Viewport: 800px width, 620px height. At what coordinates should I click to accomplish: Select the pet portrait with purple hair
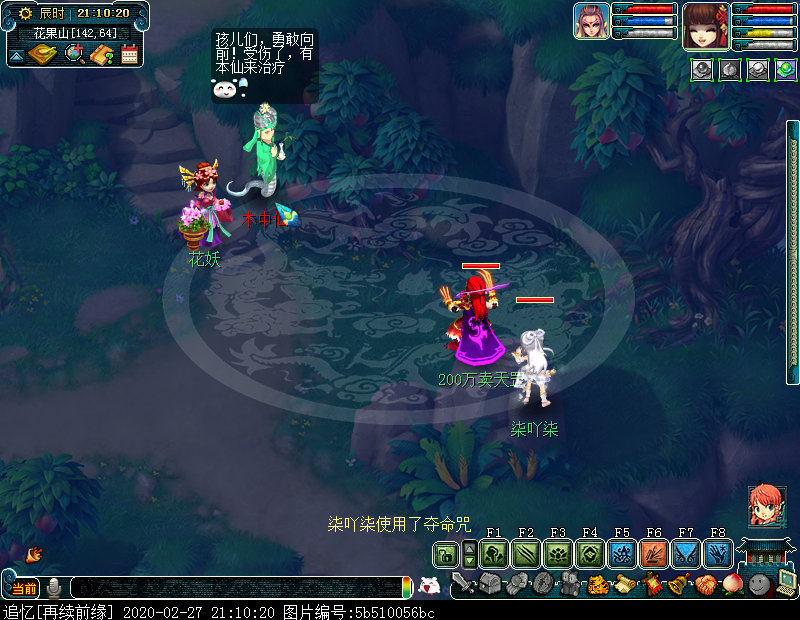click(x=591, y=21)
